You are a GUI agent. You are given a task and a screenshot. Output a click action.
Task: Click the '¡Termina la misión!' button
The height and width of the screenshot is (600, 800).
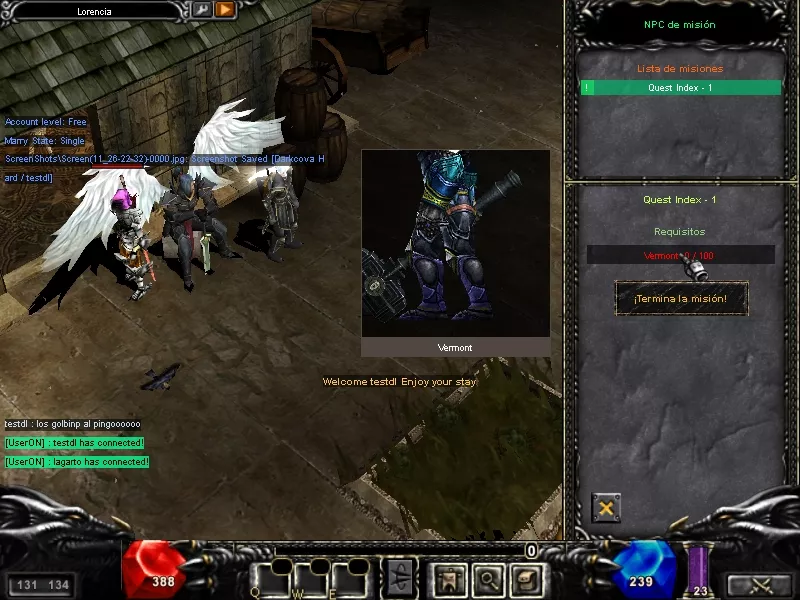click(680, 298)
